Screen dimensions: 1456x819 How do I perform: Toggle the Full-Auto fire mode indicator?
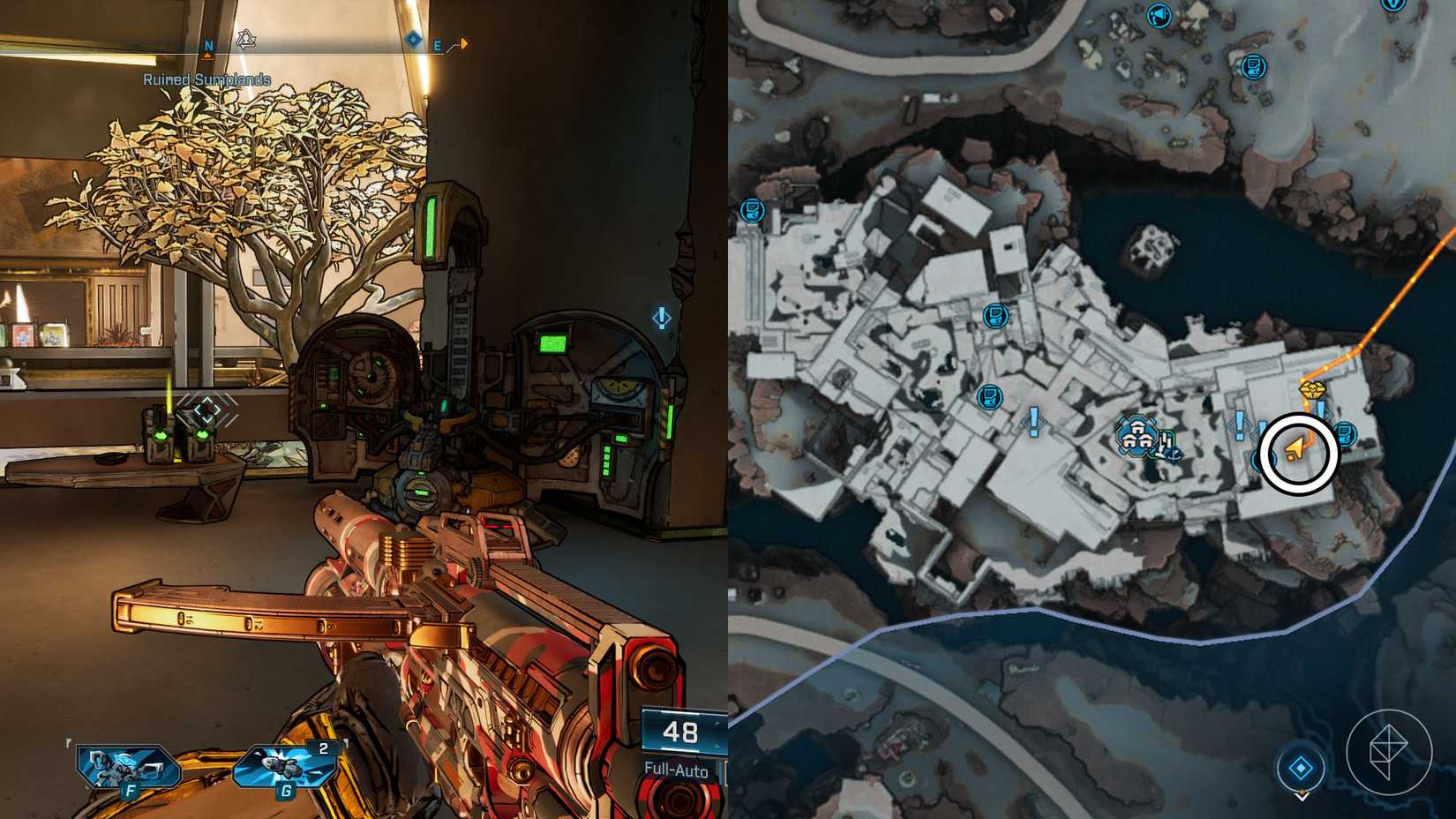(x=677, y=770)
